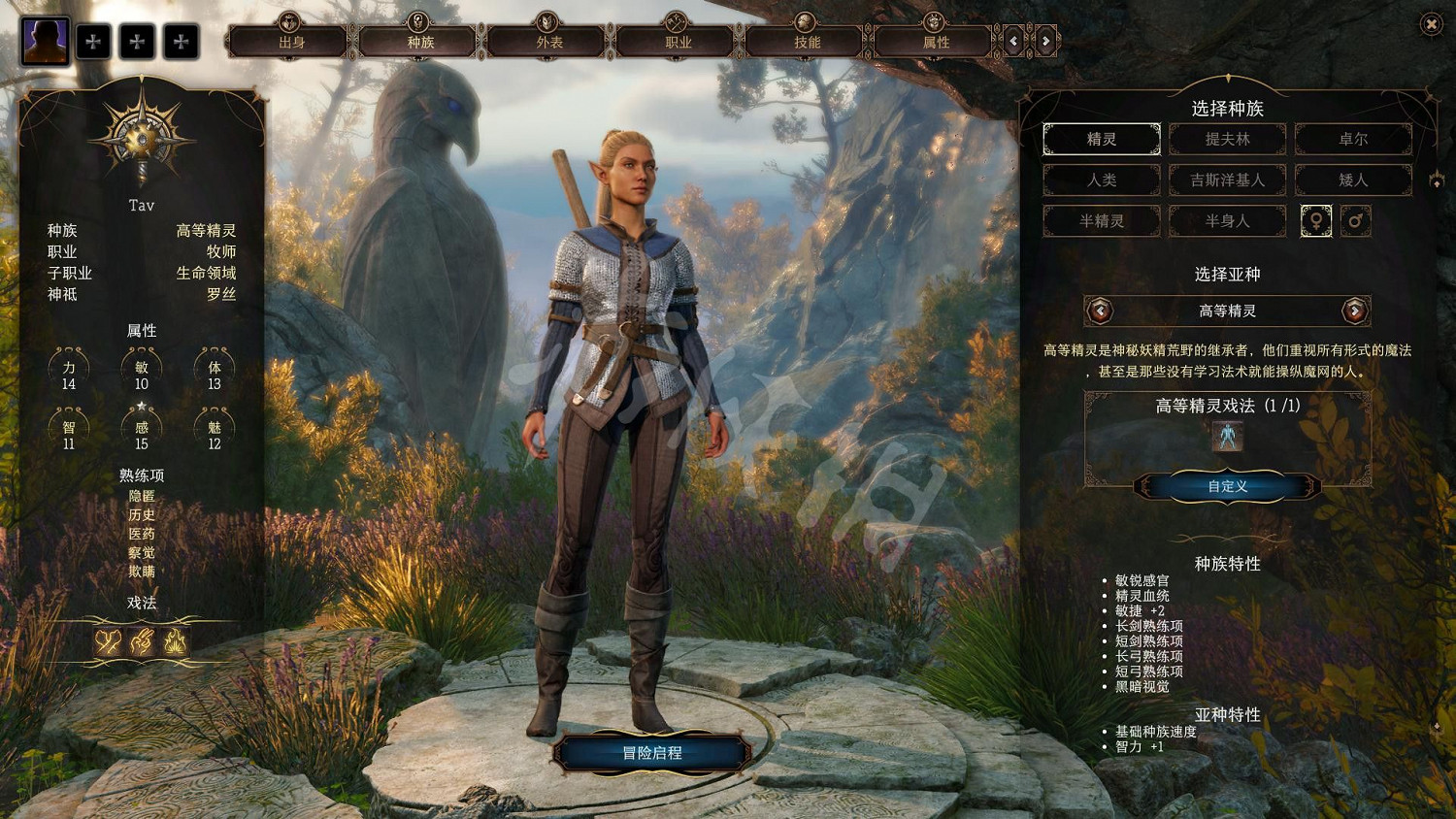Click the 自定义 (Customize) cantrip button
1456x819 pixels.
coord(1227,486)
